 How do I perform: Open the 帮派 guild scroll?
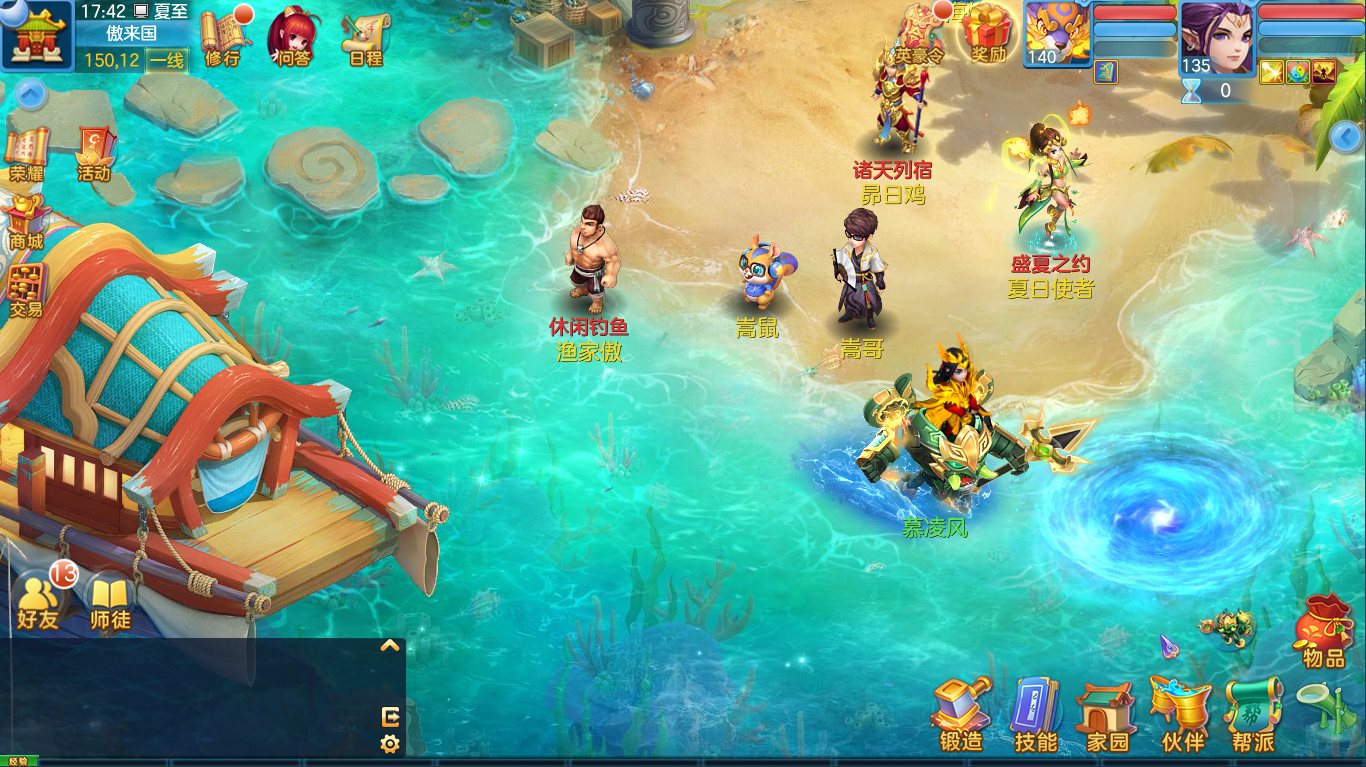1253,714
